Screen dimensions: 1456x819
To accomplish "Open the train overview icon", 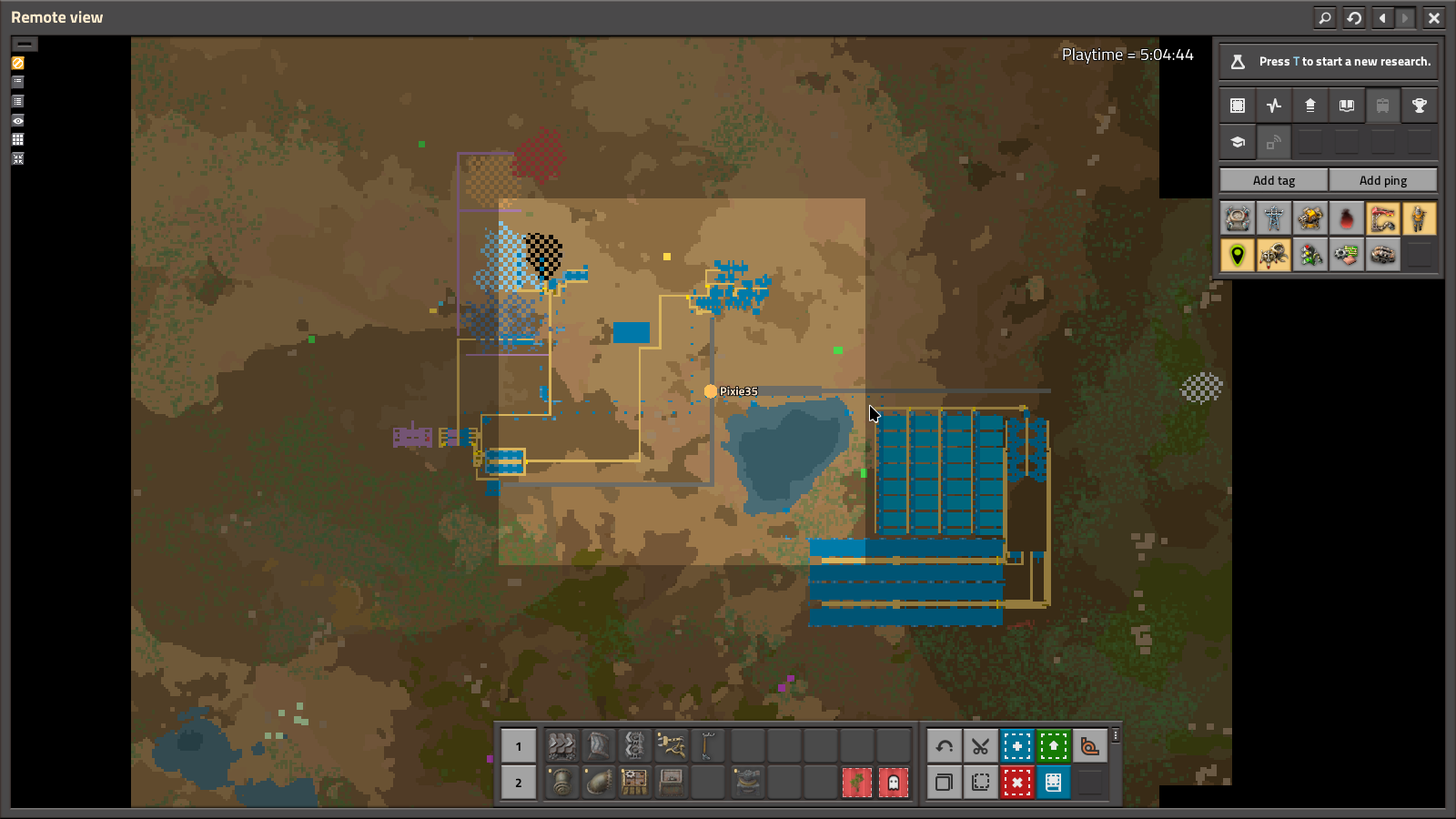I will coord(1383,106).
